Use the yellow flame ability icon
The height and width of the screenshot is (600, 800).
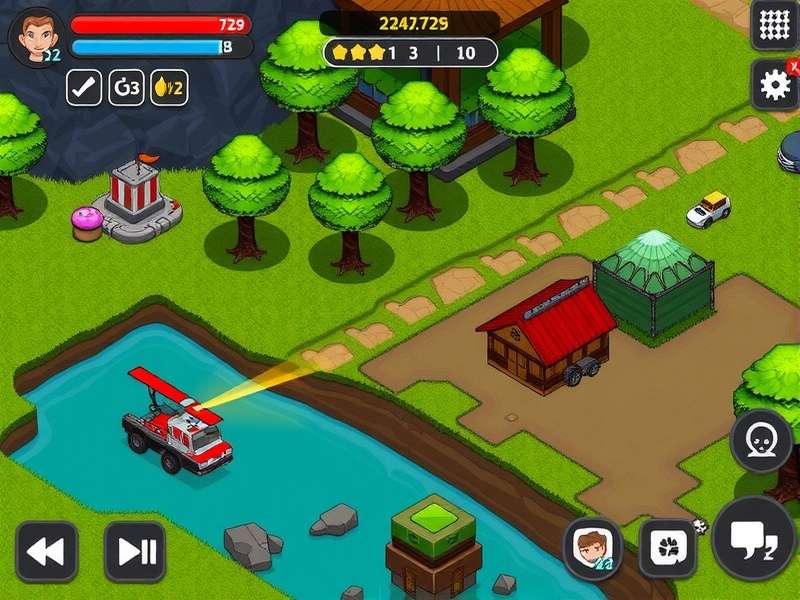pyautogui.click(x=169, y=87)
